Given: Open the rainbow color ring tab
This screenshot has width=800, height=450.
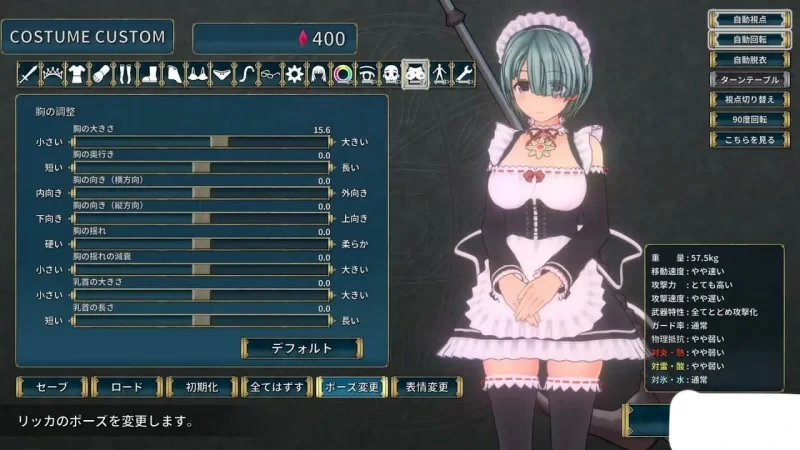Looking at the screenshot, I should click(342, 73).
